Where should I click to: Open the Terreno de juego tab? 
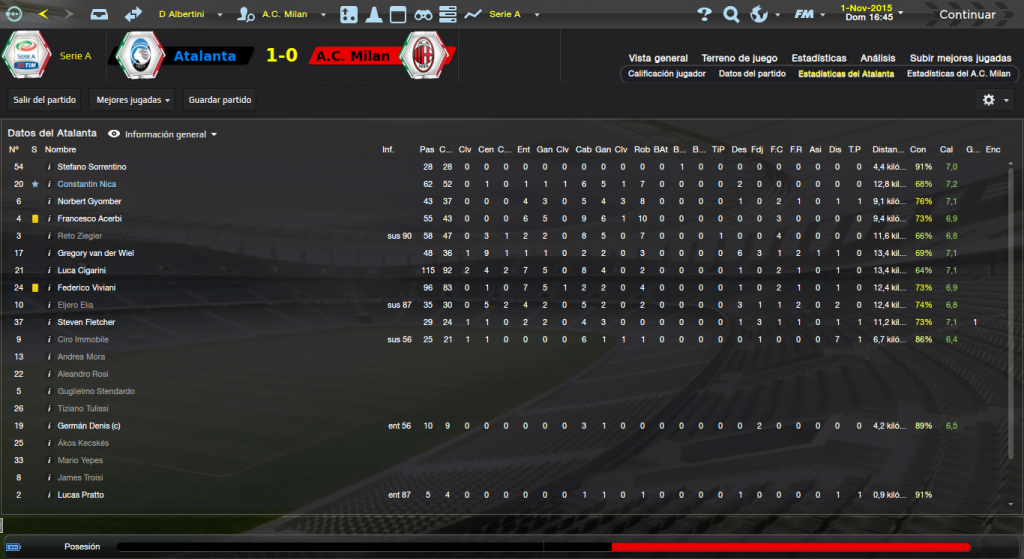740,58
